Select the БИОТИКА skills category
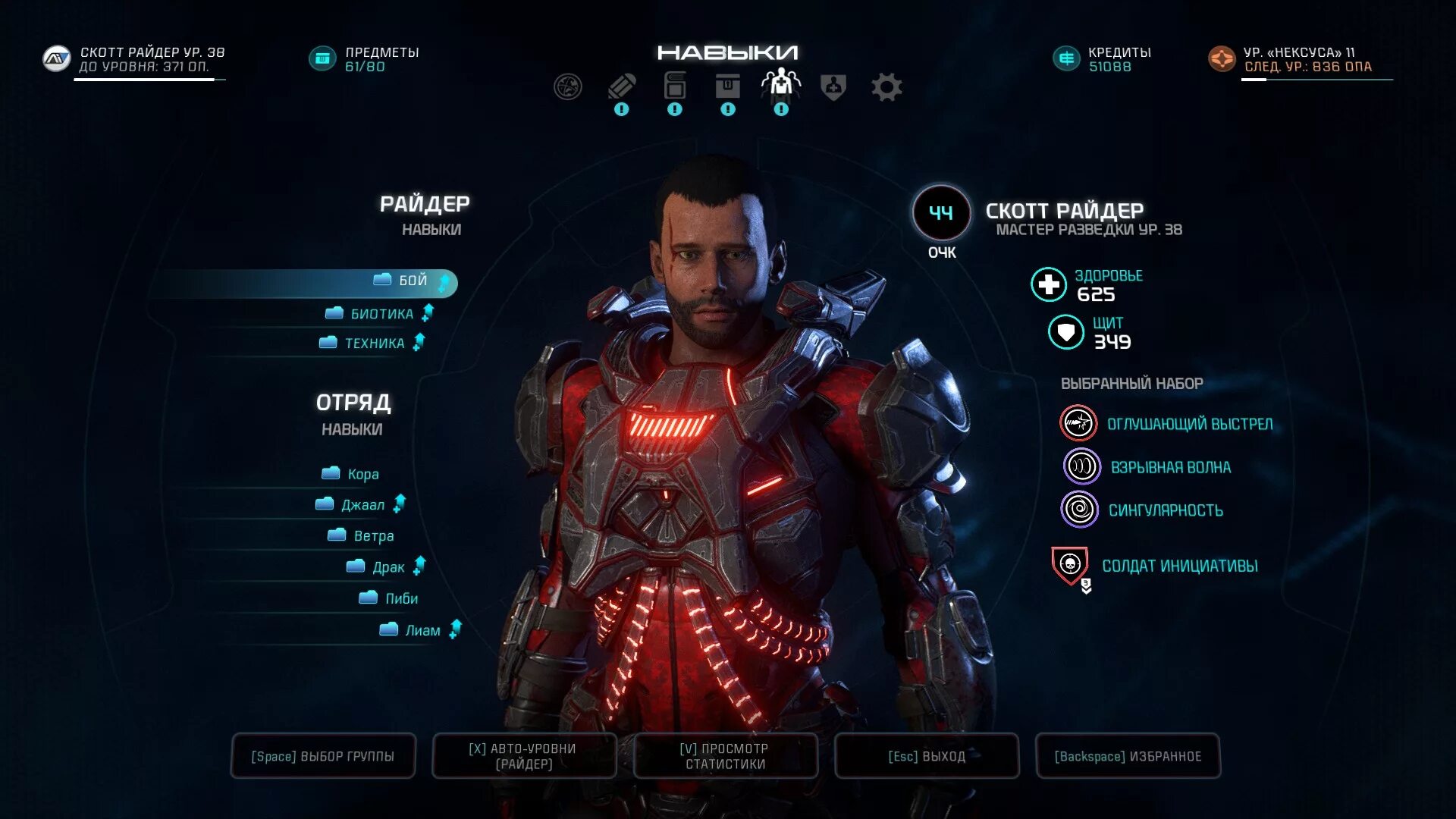The width and height of the screenshot is (1456, 819). 381,314
